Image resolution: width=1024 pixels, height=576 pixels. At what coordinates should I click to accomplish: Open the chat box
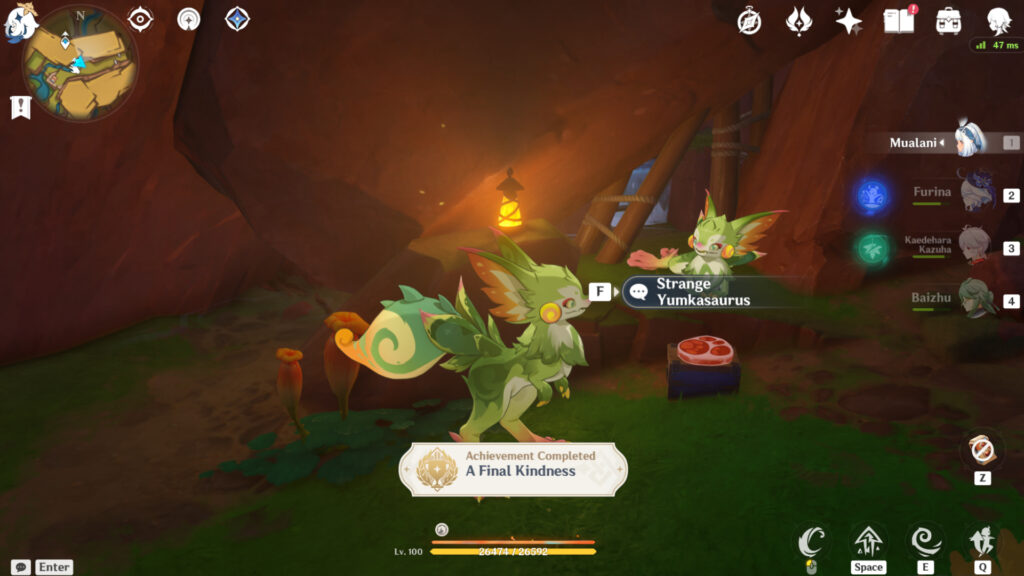point(20,567)
